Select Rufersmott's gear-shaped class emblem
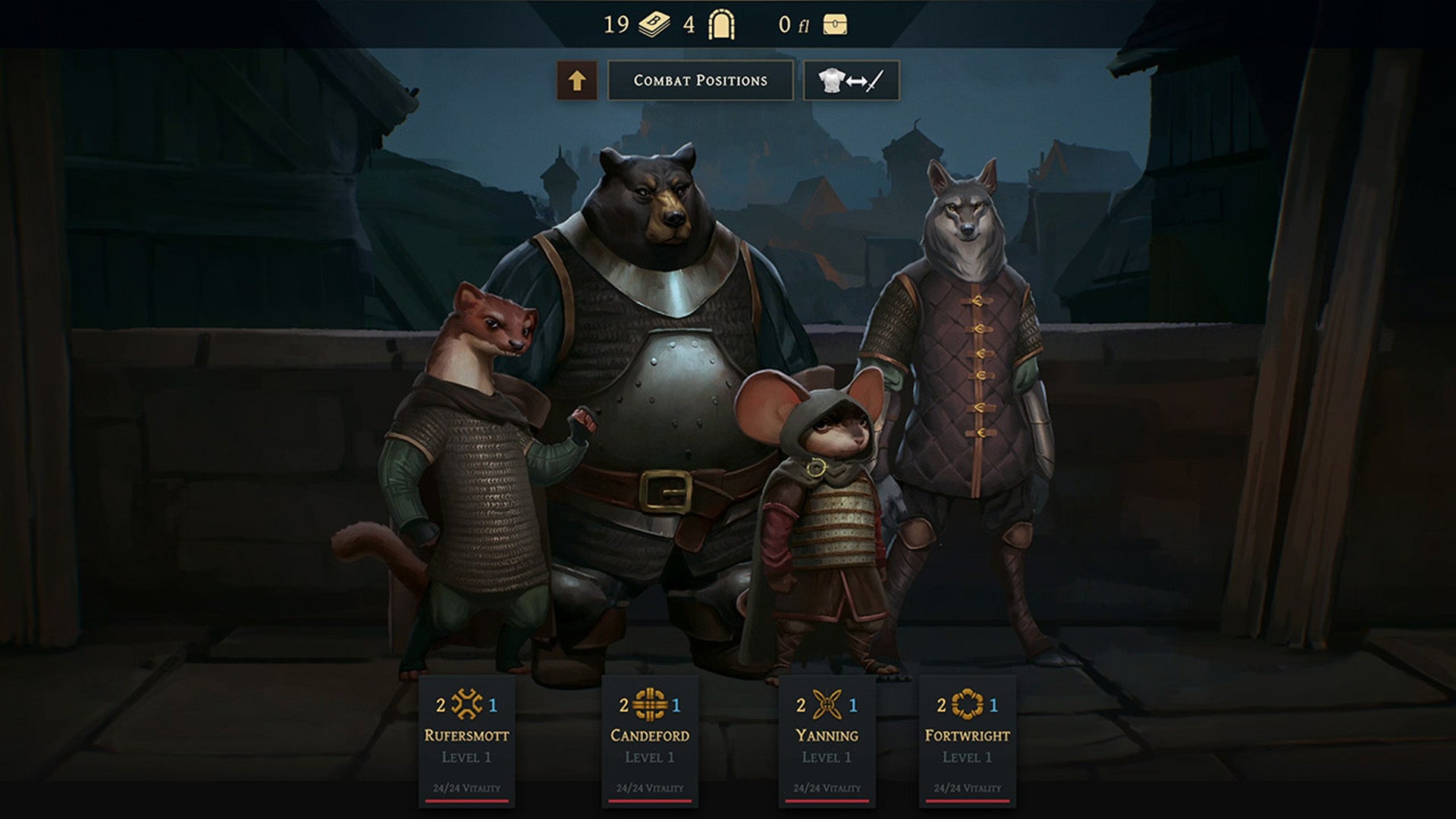 (x=469, y=704)
